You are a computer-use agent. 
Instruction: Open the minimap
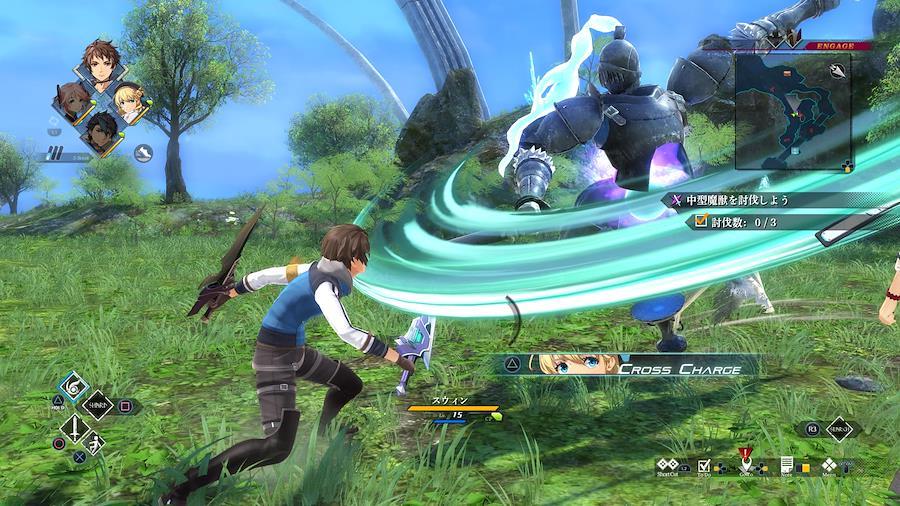tap(792, 110)
